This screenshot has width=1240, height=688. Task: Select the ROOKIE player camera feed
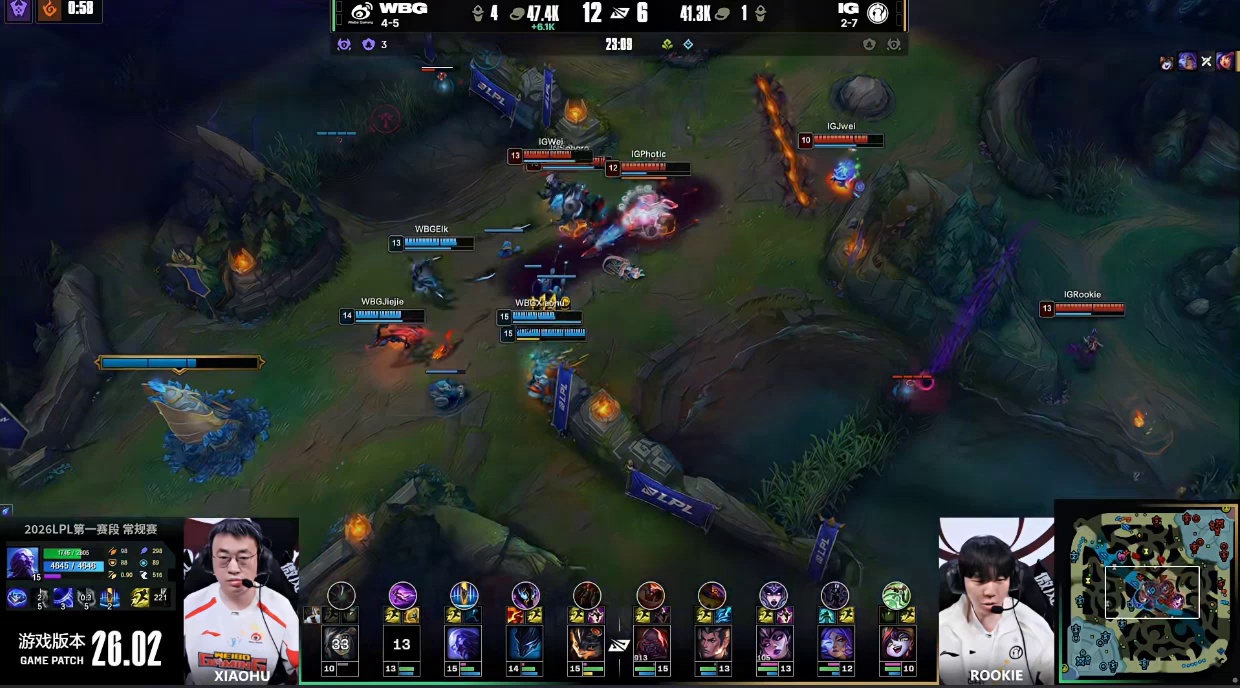point(995,598)
